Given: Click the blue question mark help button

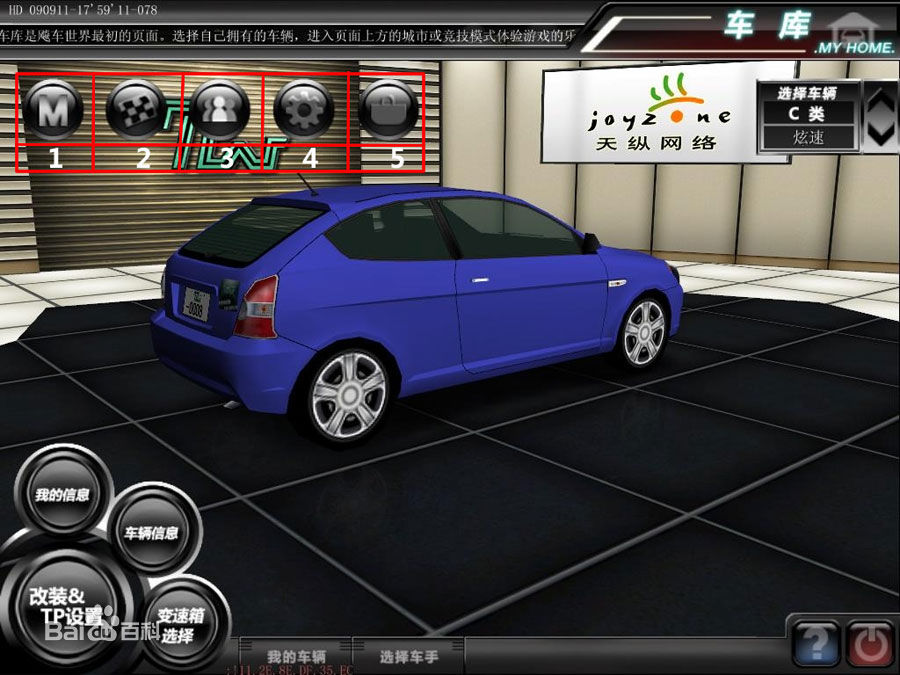Looking at the screenshot, I should 815,642.
